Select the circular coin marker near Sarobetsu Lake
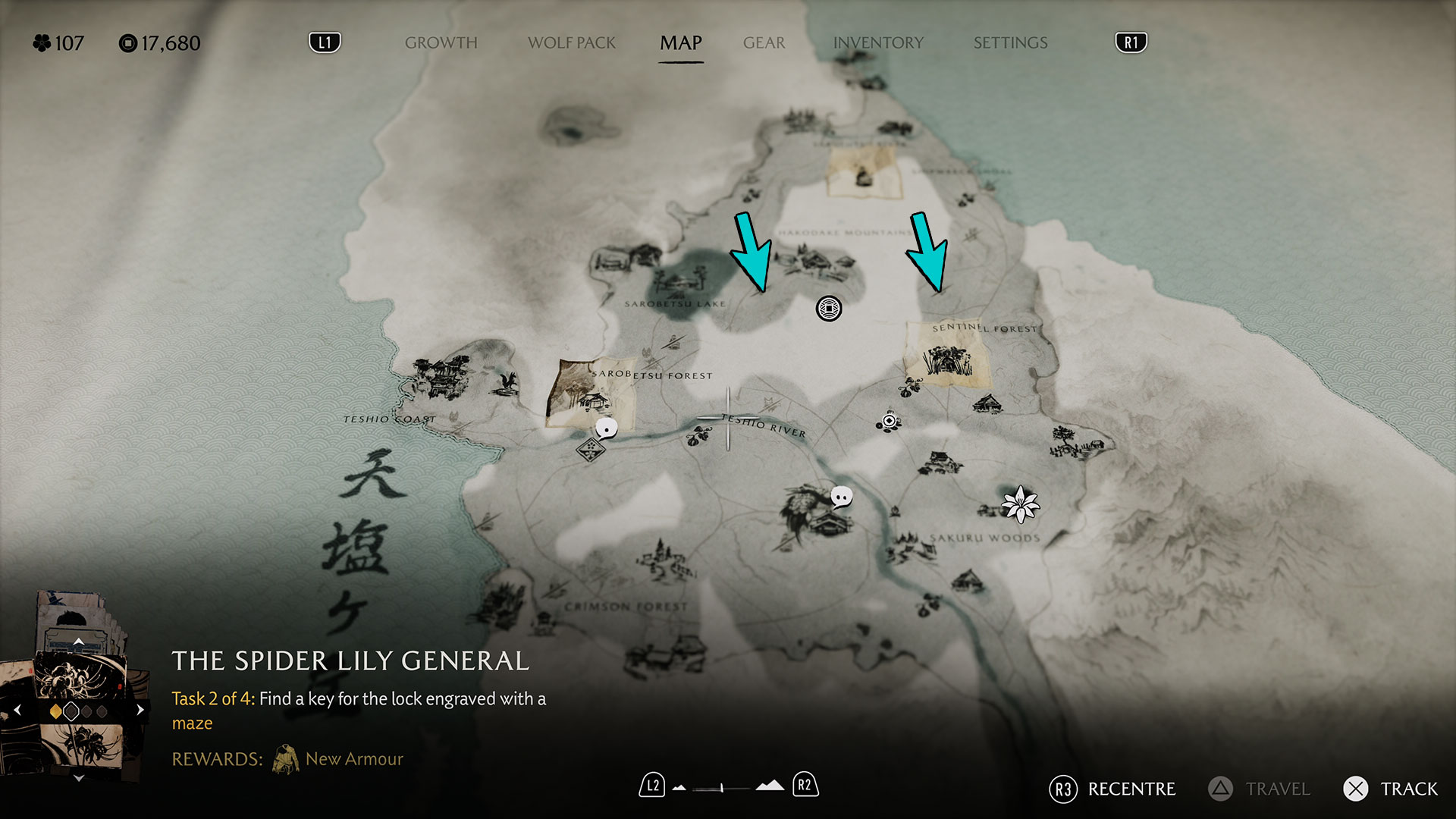Viewport: 1456px width, 819px height. (x=828, y=309)
